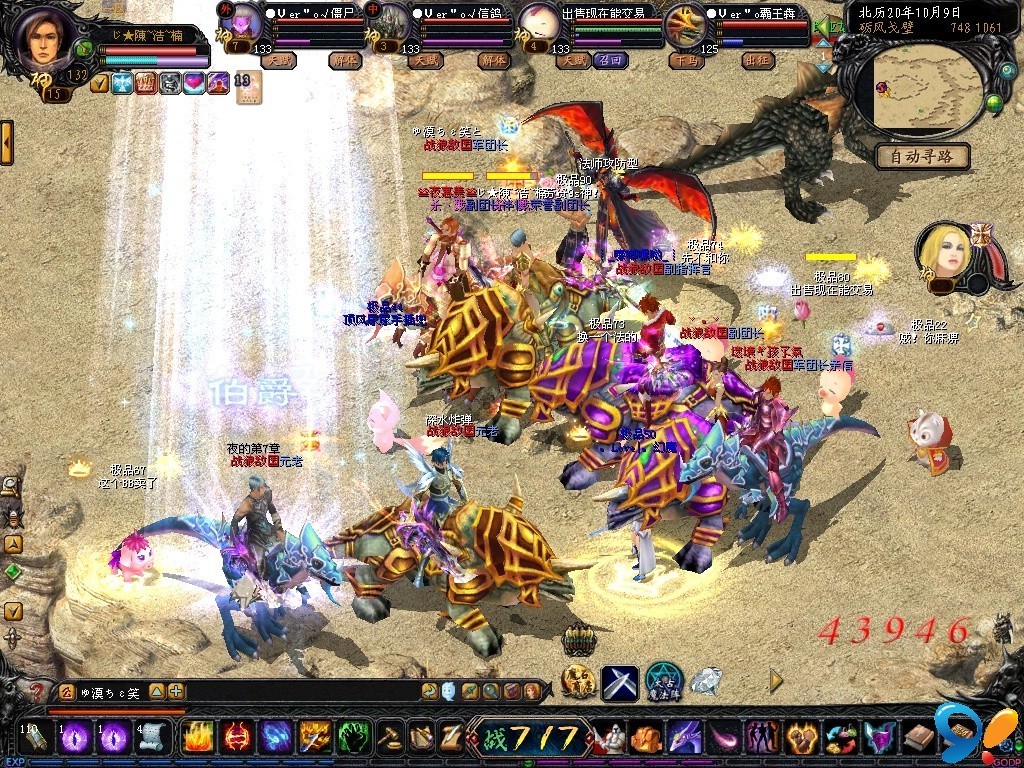
Task: Recall the pet with the 召回 button
Action: pyautogui.click(x=608, y=61)
